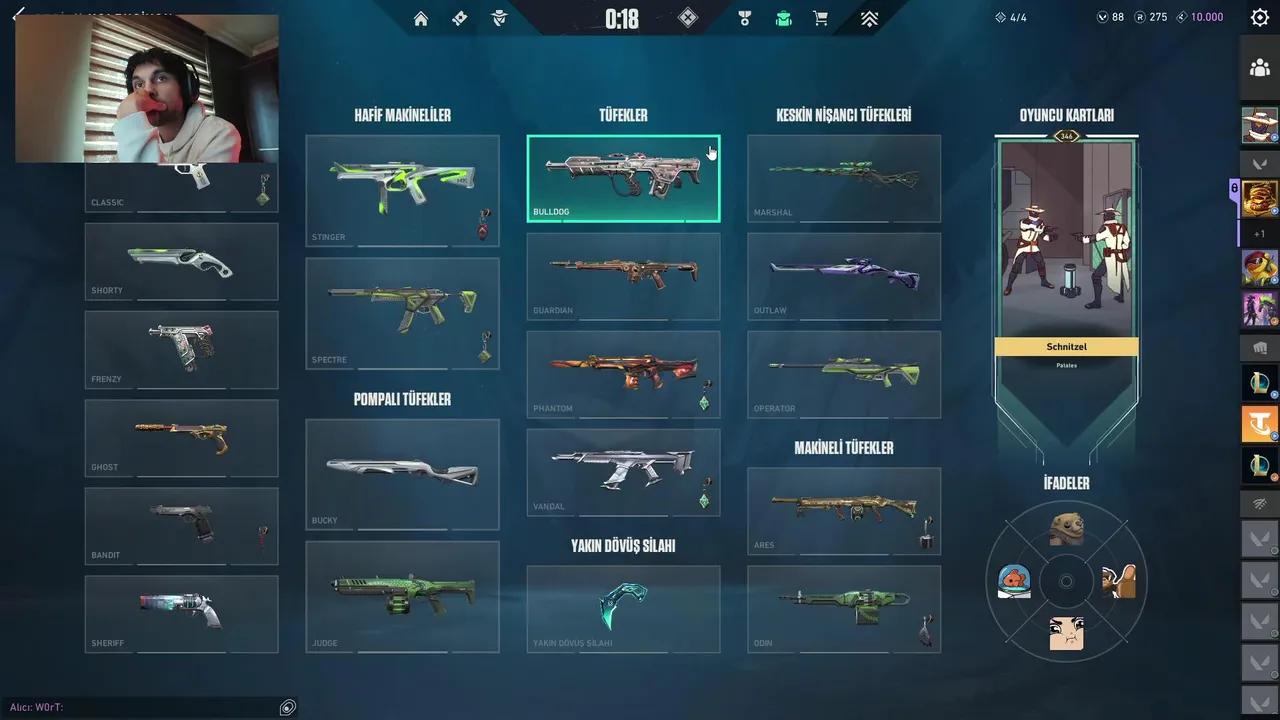Open the Judge shotgun slot

click(x=402, y=596)
